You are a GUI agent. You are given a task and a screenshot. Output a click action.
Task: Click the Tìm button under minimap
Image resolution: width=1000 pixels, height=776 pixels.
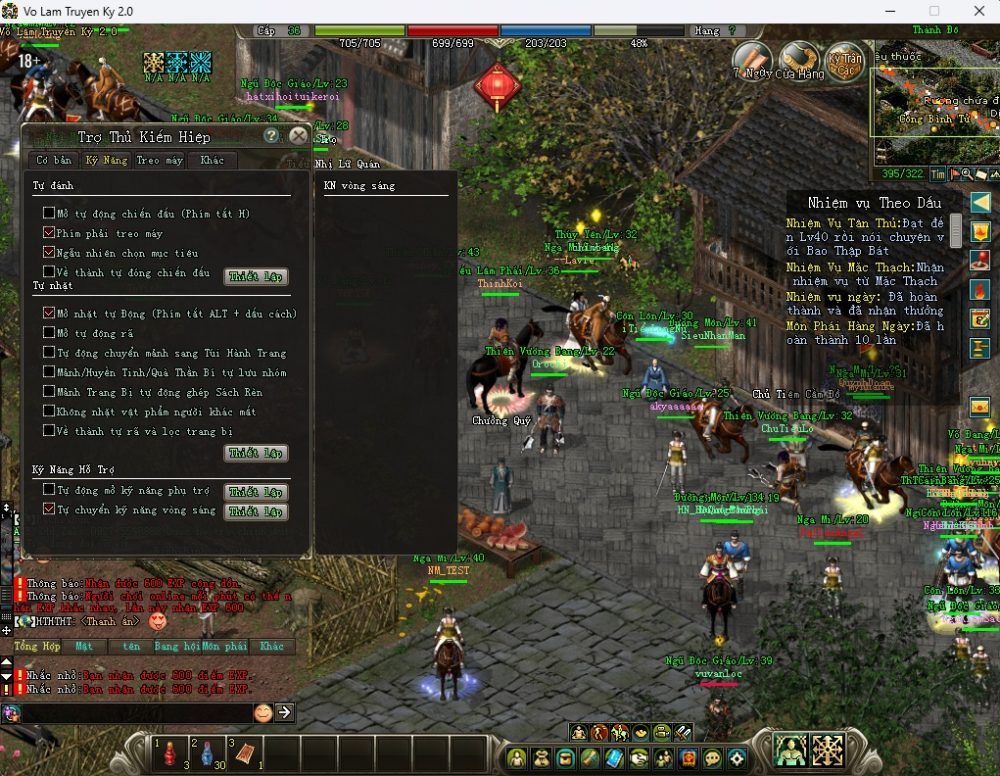pyautogui.click(x=939, y=174)
